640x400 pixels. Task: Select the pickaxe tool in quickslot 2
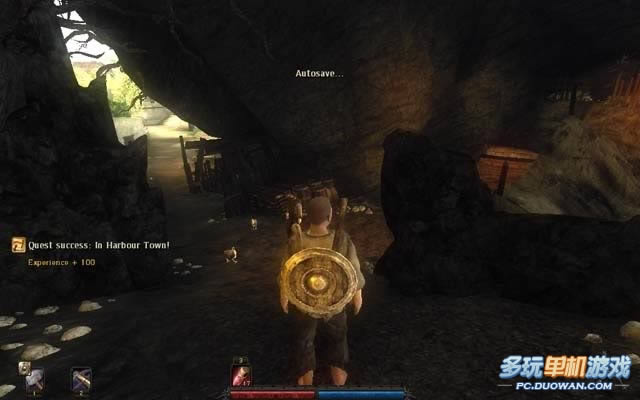click(81, 379)
